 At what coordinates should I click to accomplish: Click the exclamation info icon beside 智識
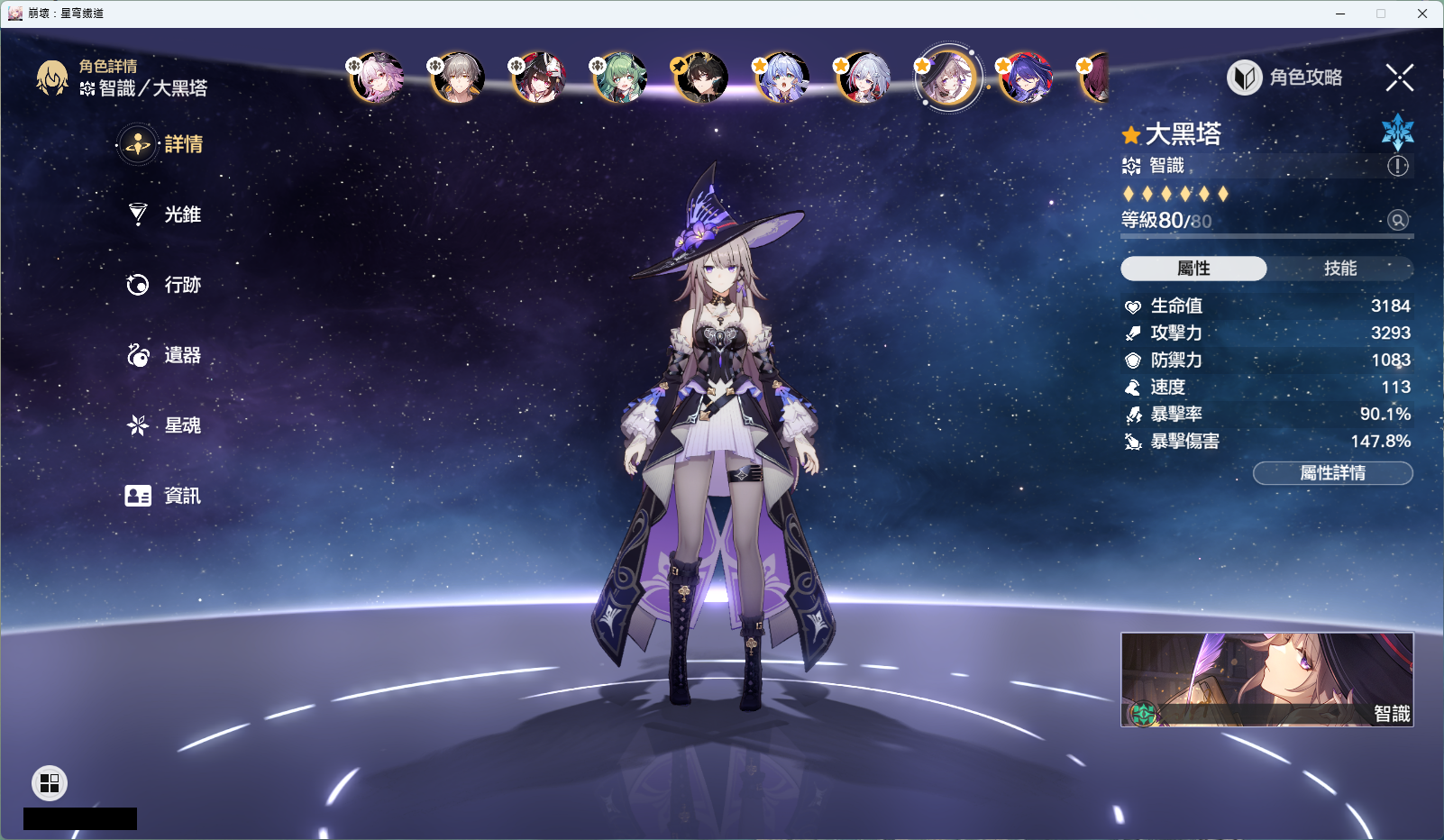pos(1397,166)
